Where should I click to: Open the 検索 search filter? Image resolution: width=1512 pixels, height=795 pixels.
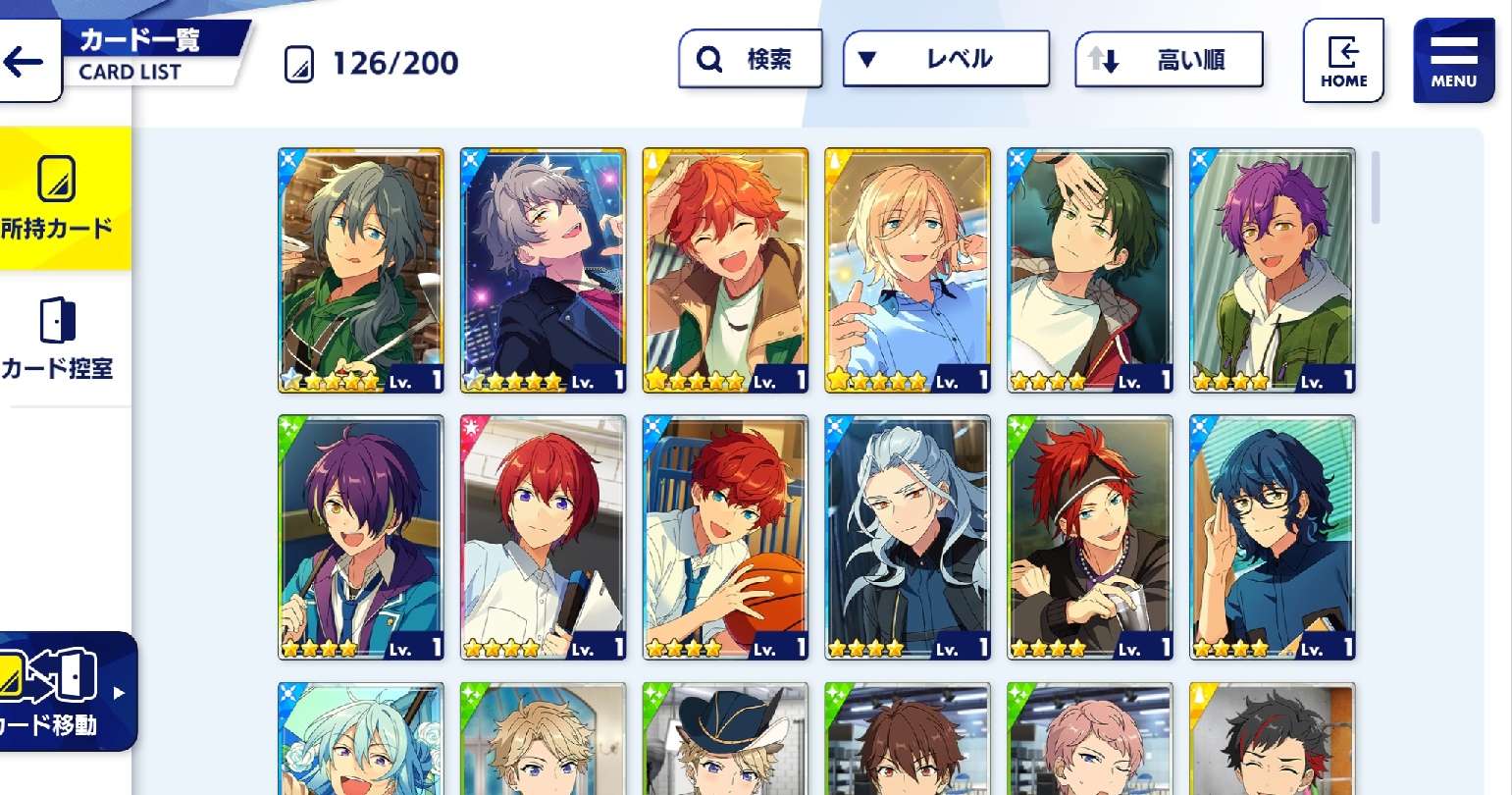pos(750,60)
